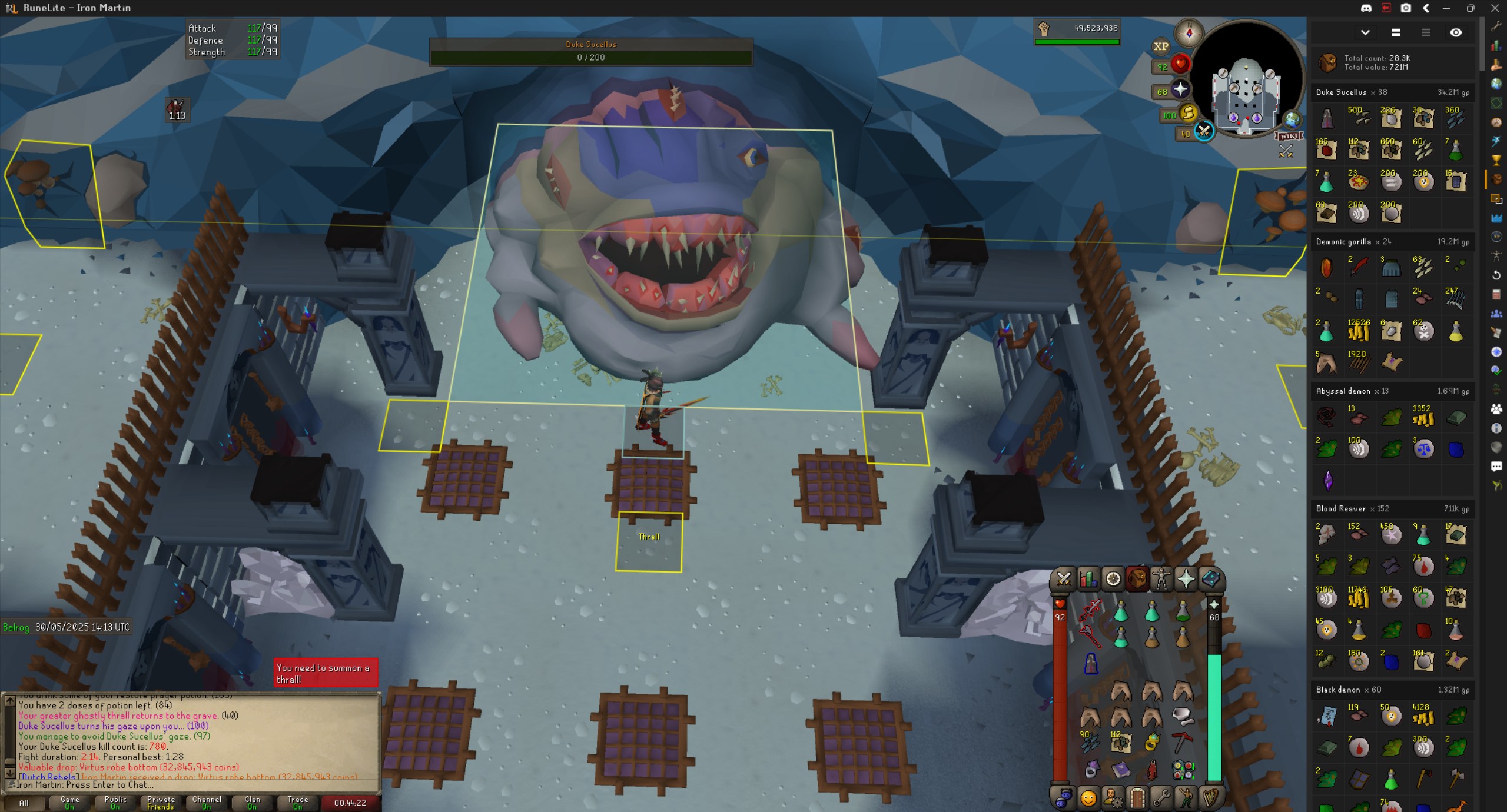Toggle run energy boot orb
The height and width of the screenshot is (812, 1507).
click(x=1187, y=114)
